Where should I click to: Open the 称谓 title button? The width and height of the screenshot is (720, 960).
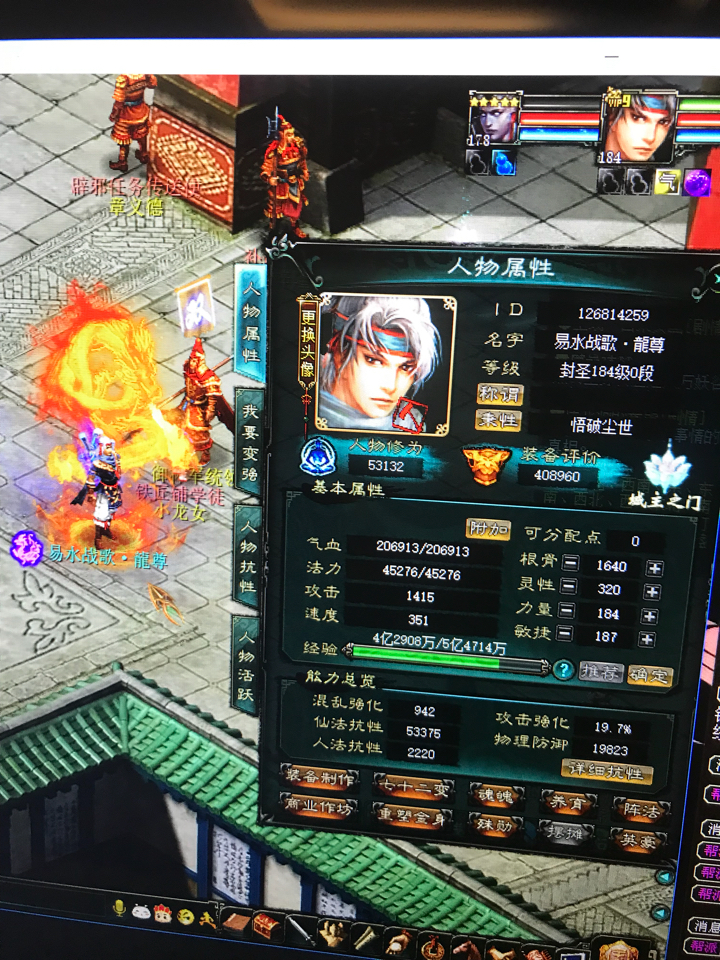498,394
